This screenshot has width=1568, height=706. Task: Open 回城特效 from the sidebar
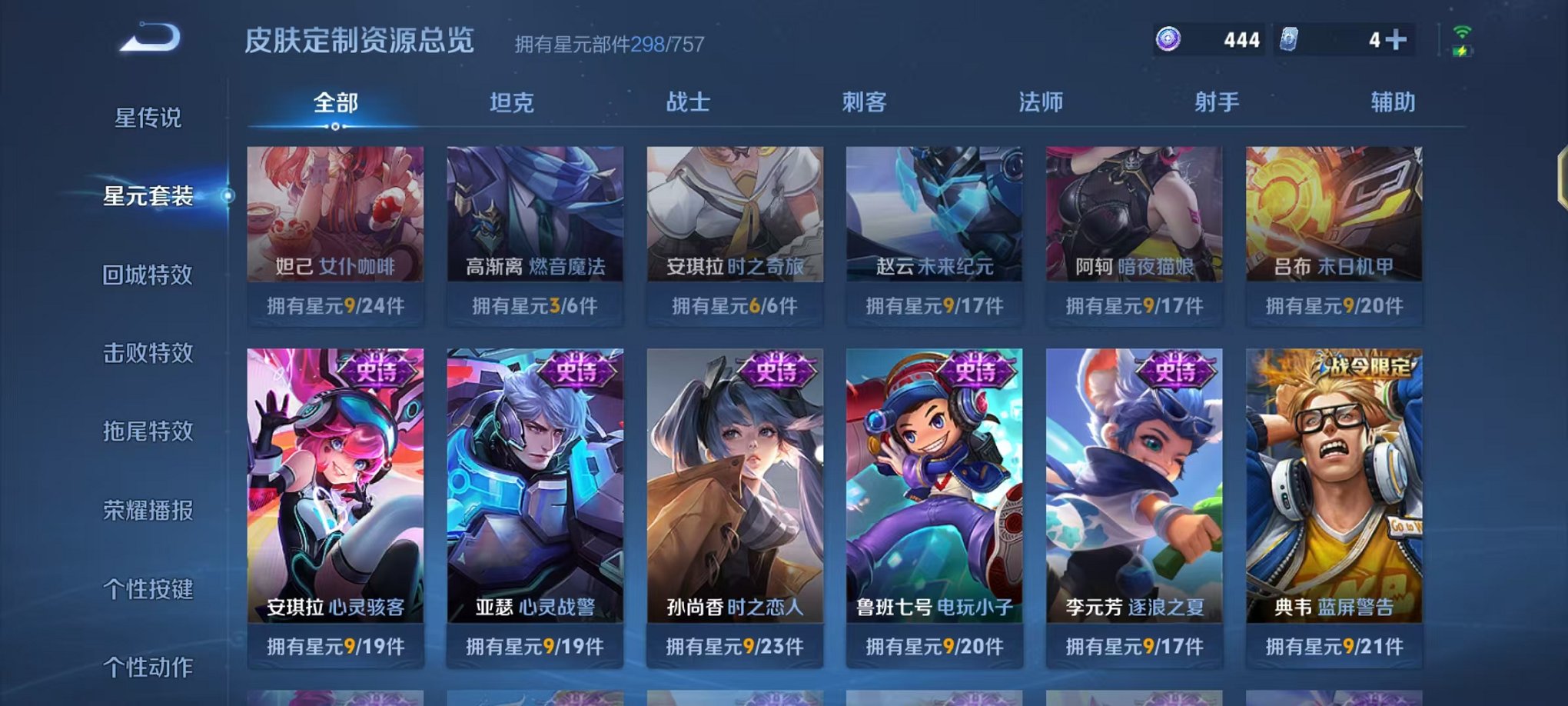coord(148,274)
